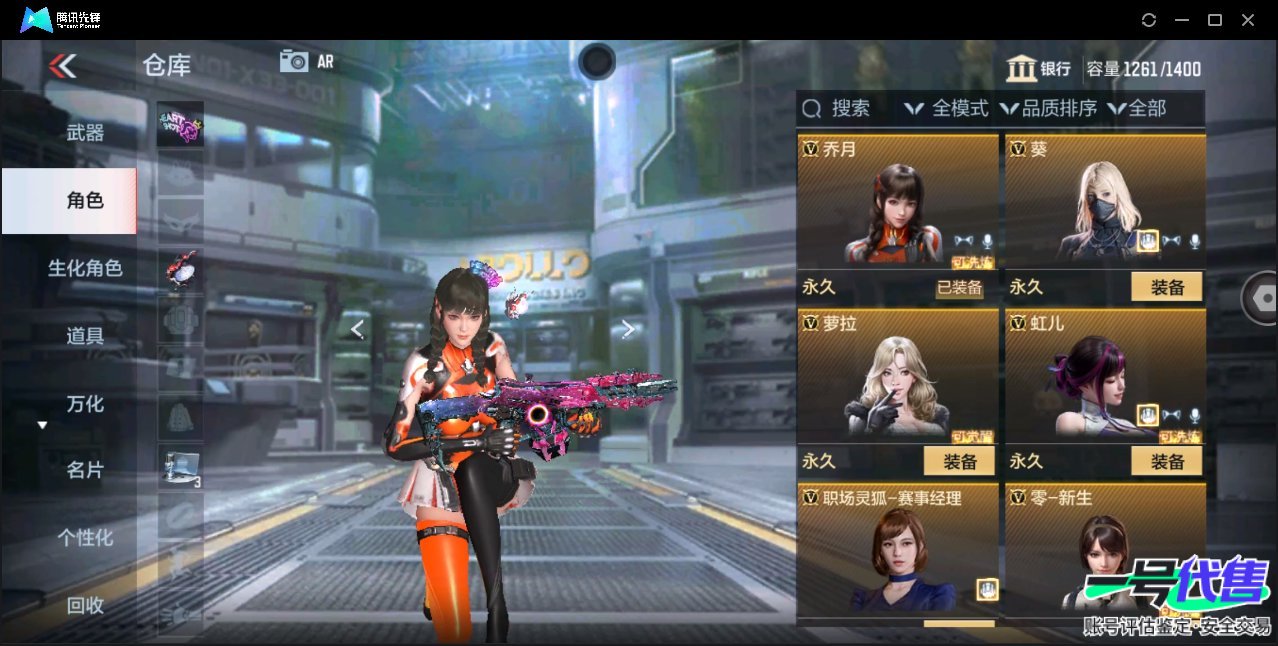Switch to the 万化 tab

coord(85,404)
